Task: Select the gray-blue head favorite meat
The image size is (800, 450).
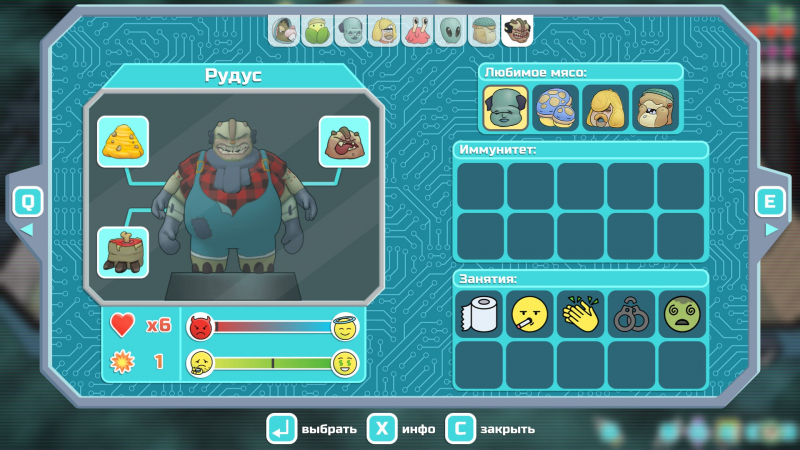Action: 506,107
